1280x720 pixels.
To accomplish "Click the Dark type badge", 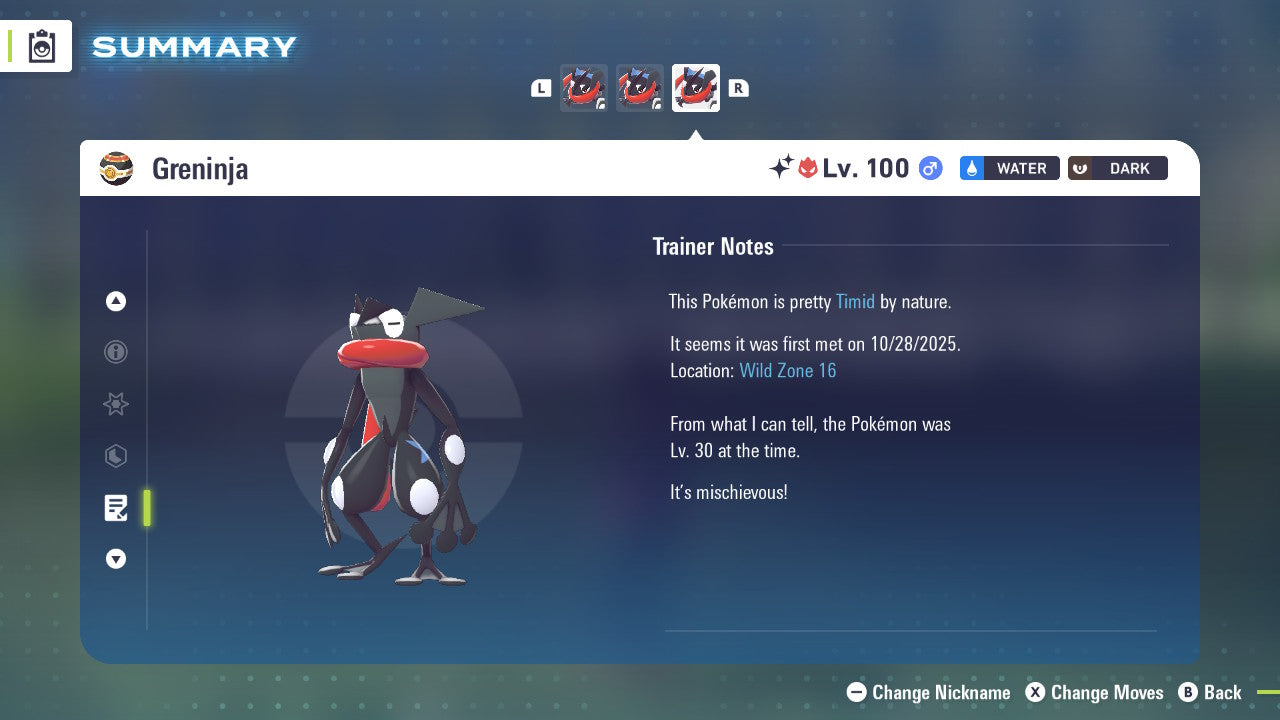I will pyautogui.click(x=1117, y=168).
